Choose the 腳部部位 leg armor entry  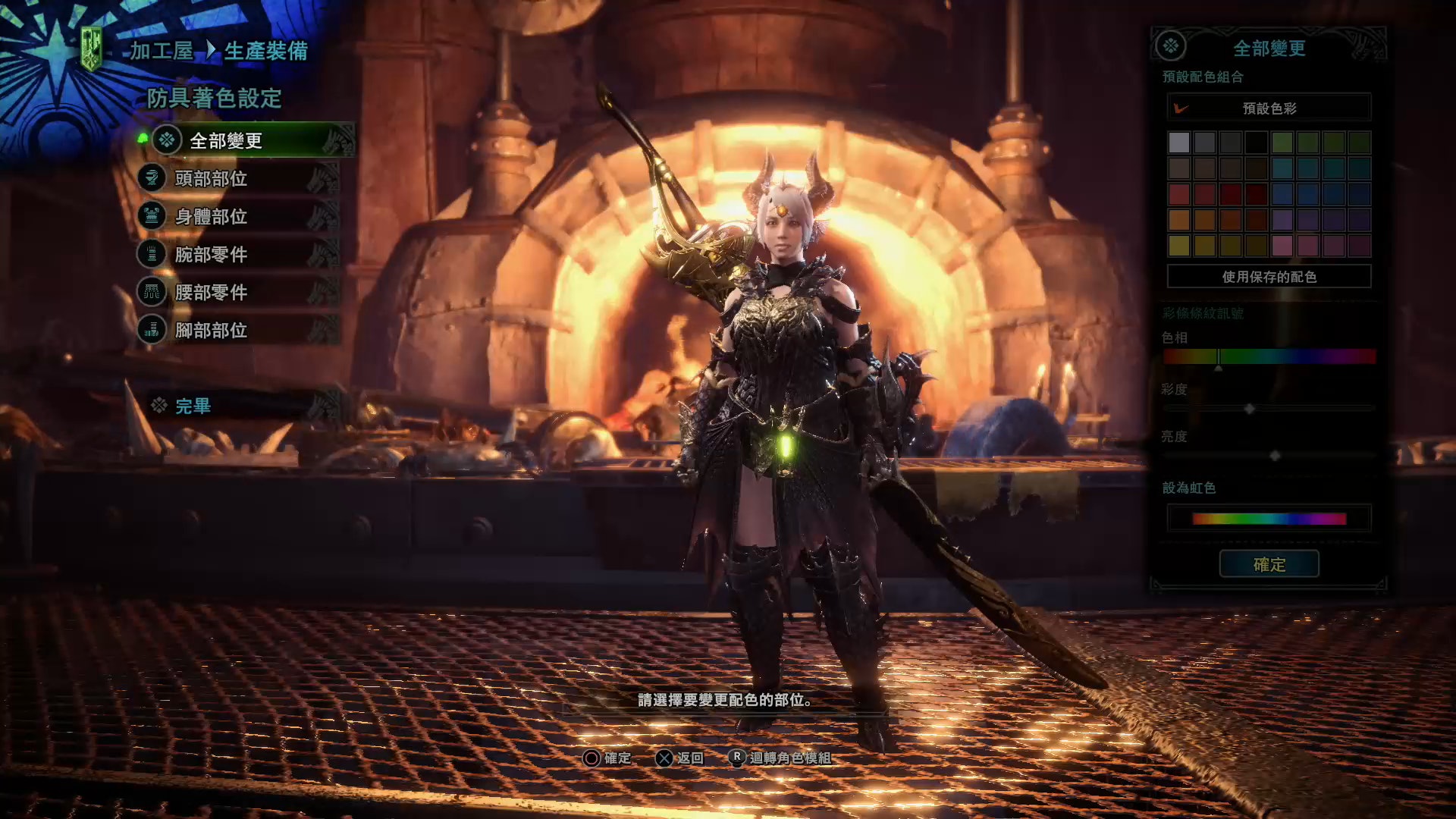[x=211, y=330]
